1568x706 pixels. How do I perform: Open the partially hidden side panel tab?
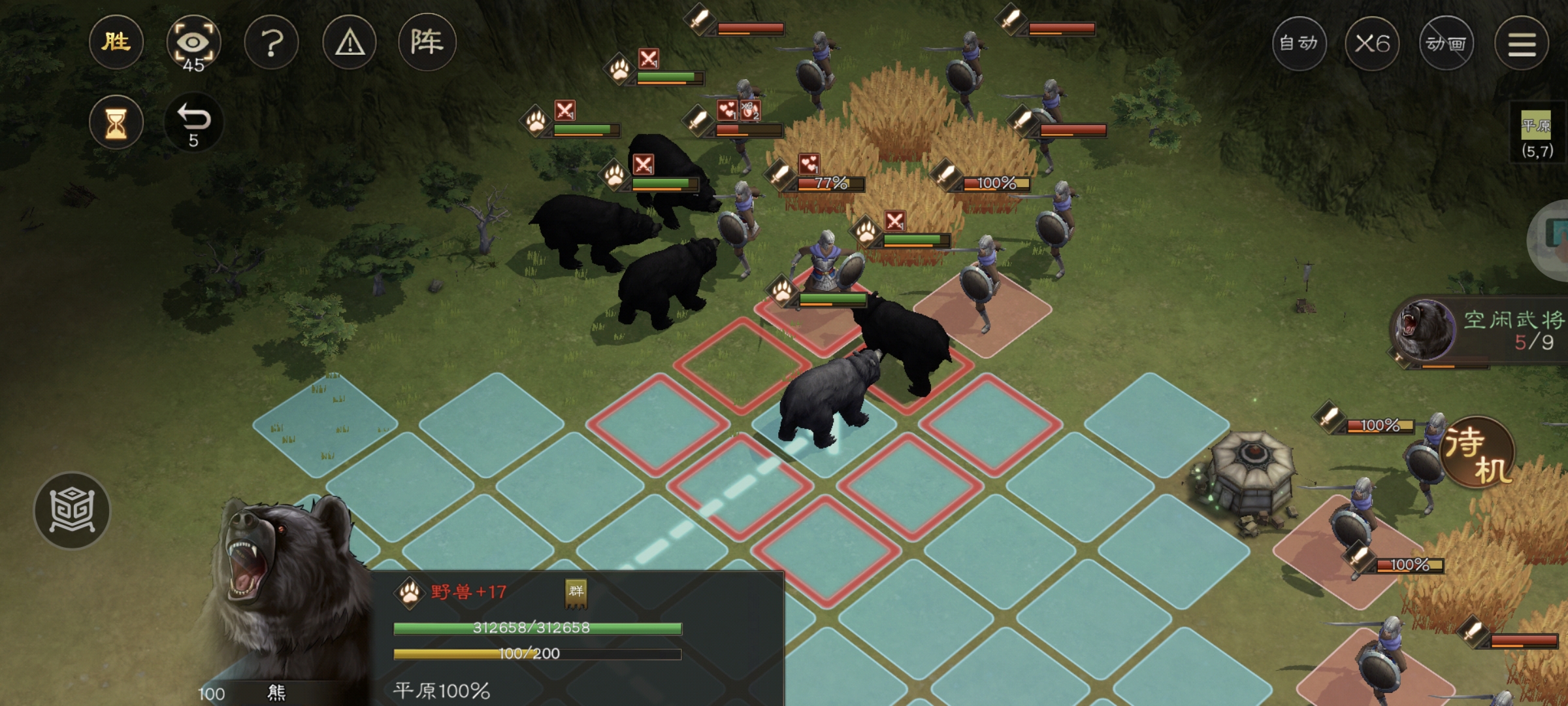tap(1554, 239)
